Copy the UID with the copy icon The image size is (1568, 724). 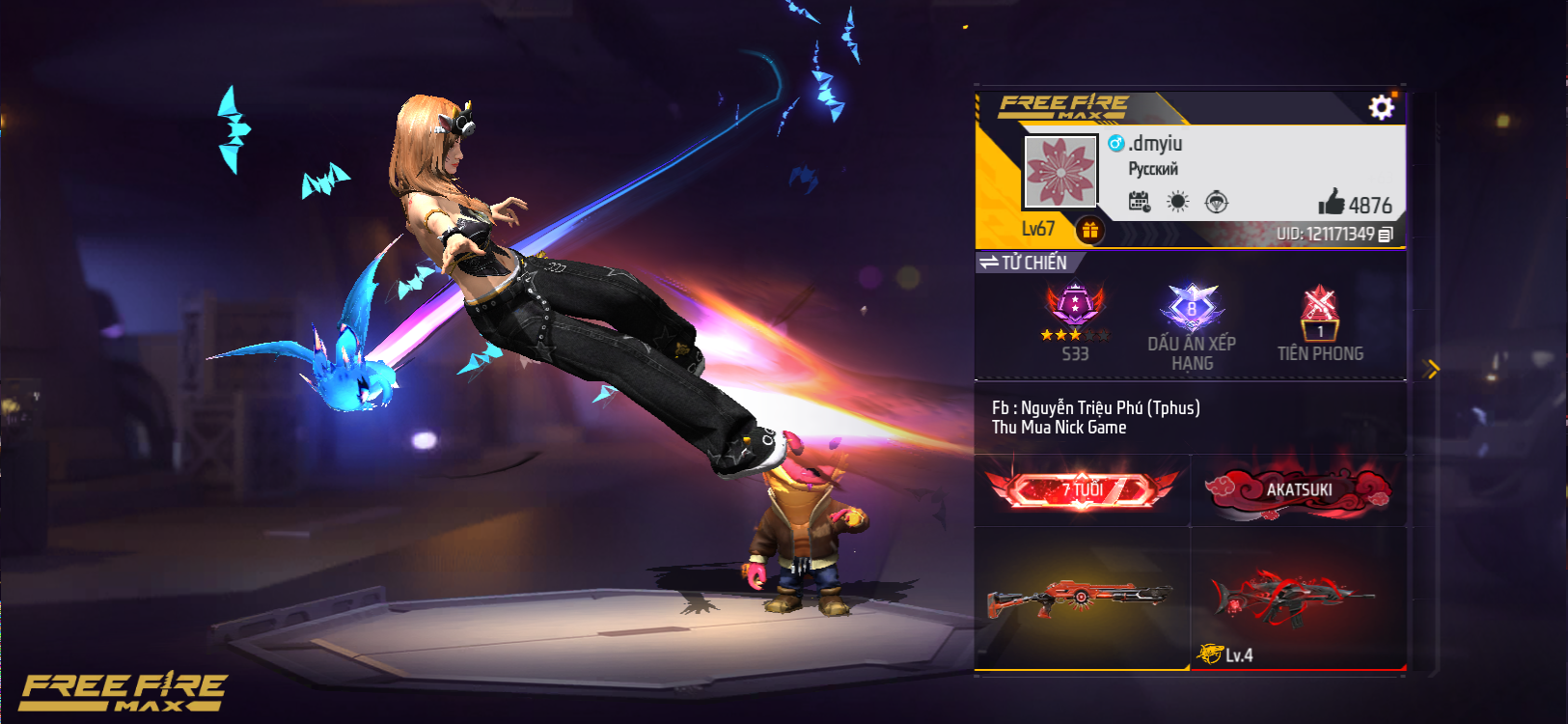point(1386,235)
